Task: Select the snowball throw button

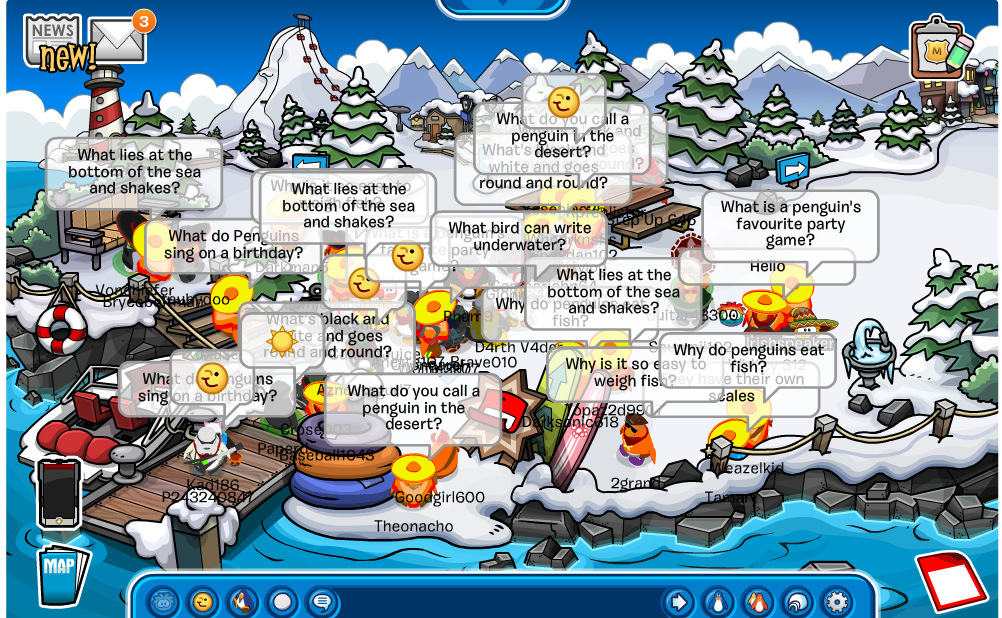Action: coord(282,602)
